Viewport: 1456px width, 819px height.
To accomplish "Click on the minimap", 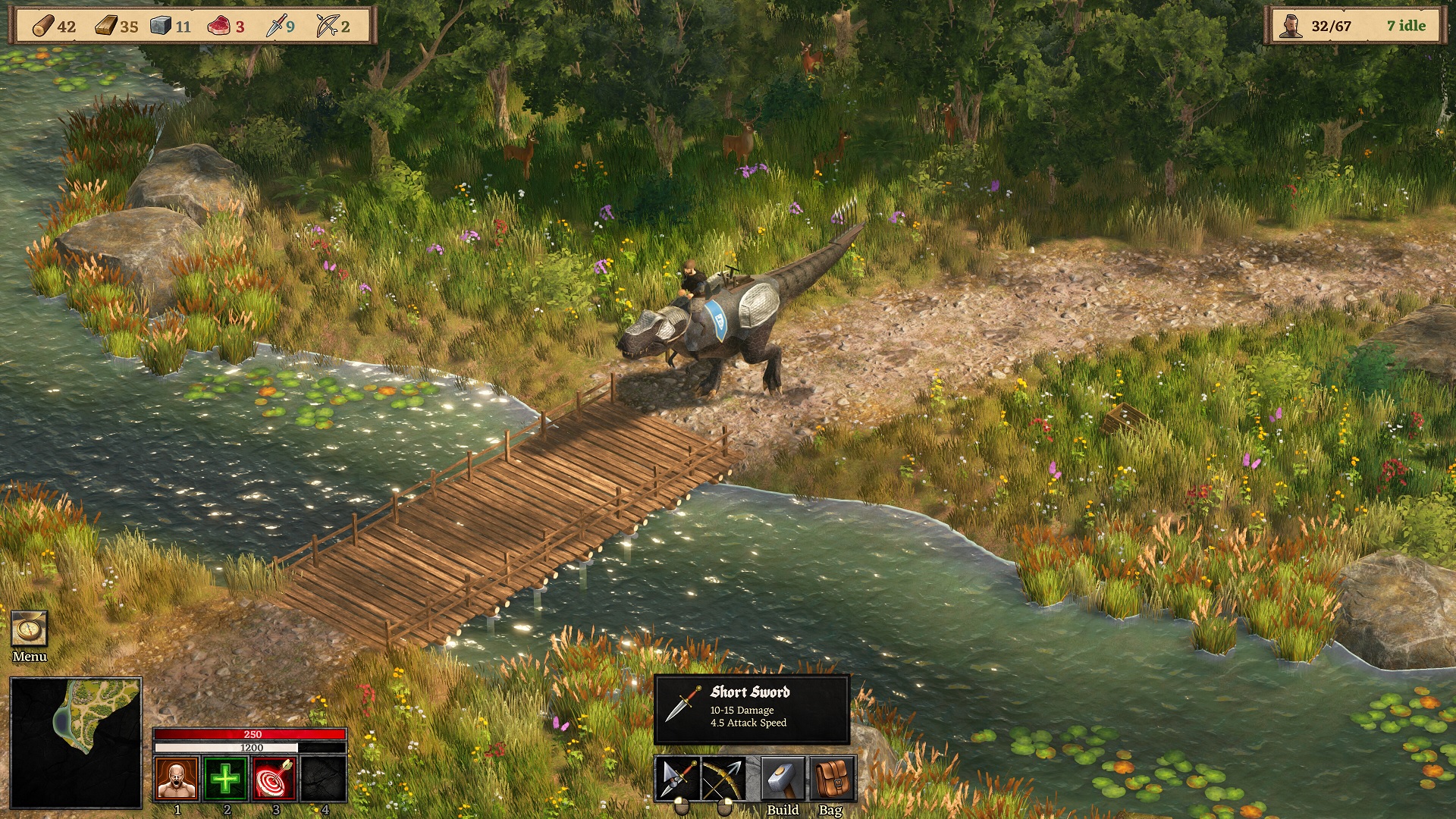I will 76,742.
